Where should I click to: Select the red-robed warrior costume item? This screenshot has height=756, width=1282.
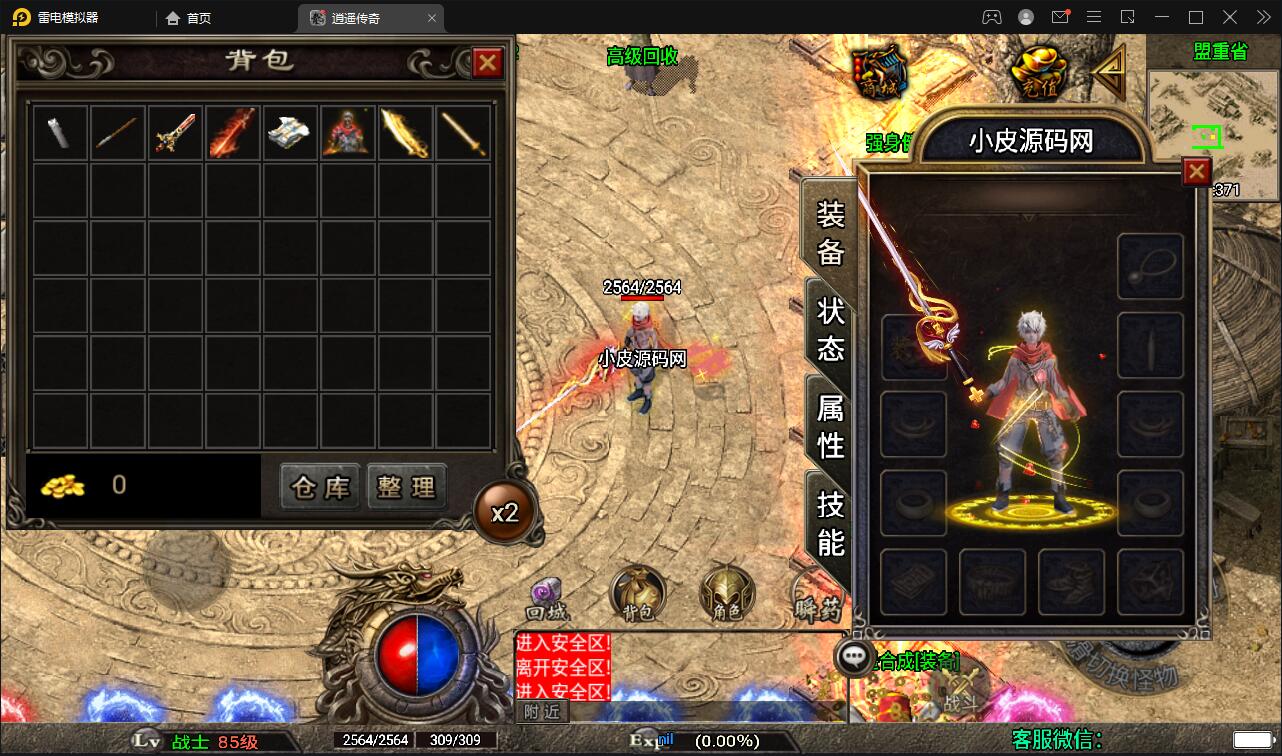point(348,133)
